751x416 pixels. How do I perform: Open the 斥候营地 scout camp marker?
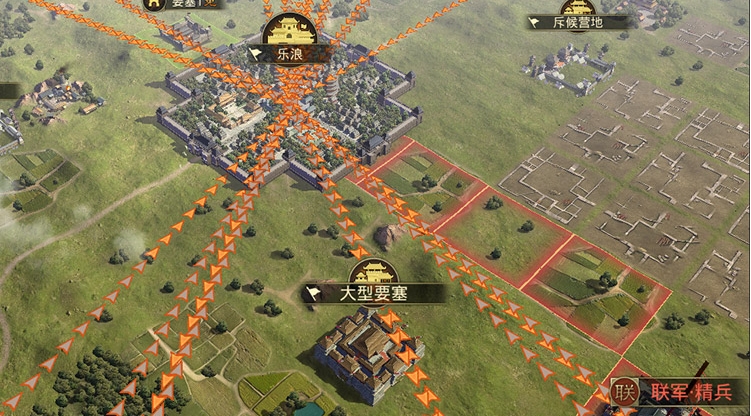click(579, 21)
